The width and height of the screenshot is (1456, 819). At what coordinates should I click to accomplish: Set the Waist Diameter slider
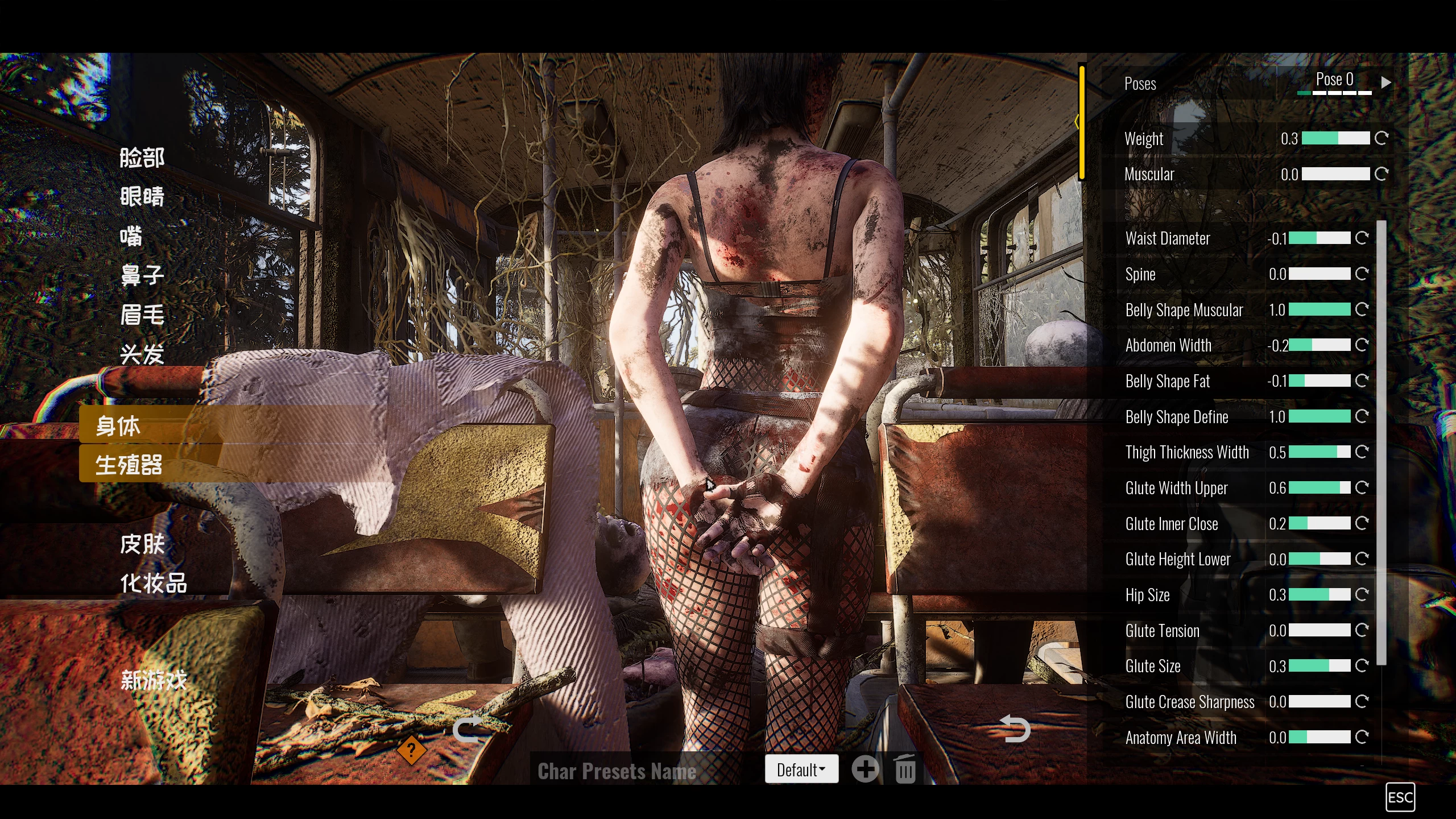pos(1319,238)
